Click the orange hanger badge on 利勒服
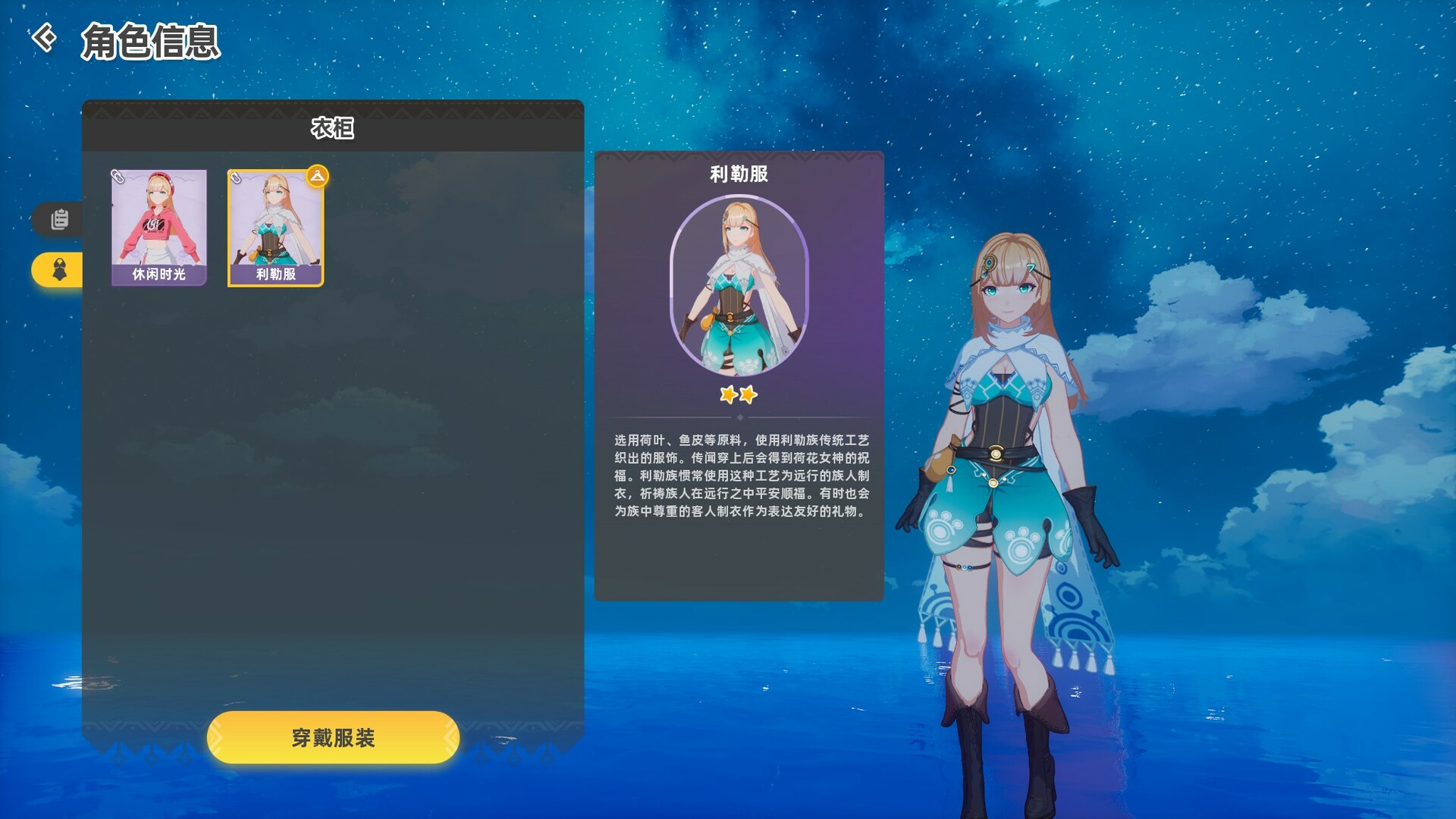Screen dimensions: 1456x819 coord(318,176)
